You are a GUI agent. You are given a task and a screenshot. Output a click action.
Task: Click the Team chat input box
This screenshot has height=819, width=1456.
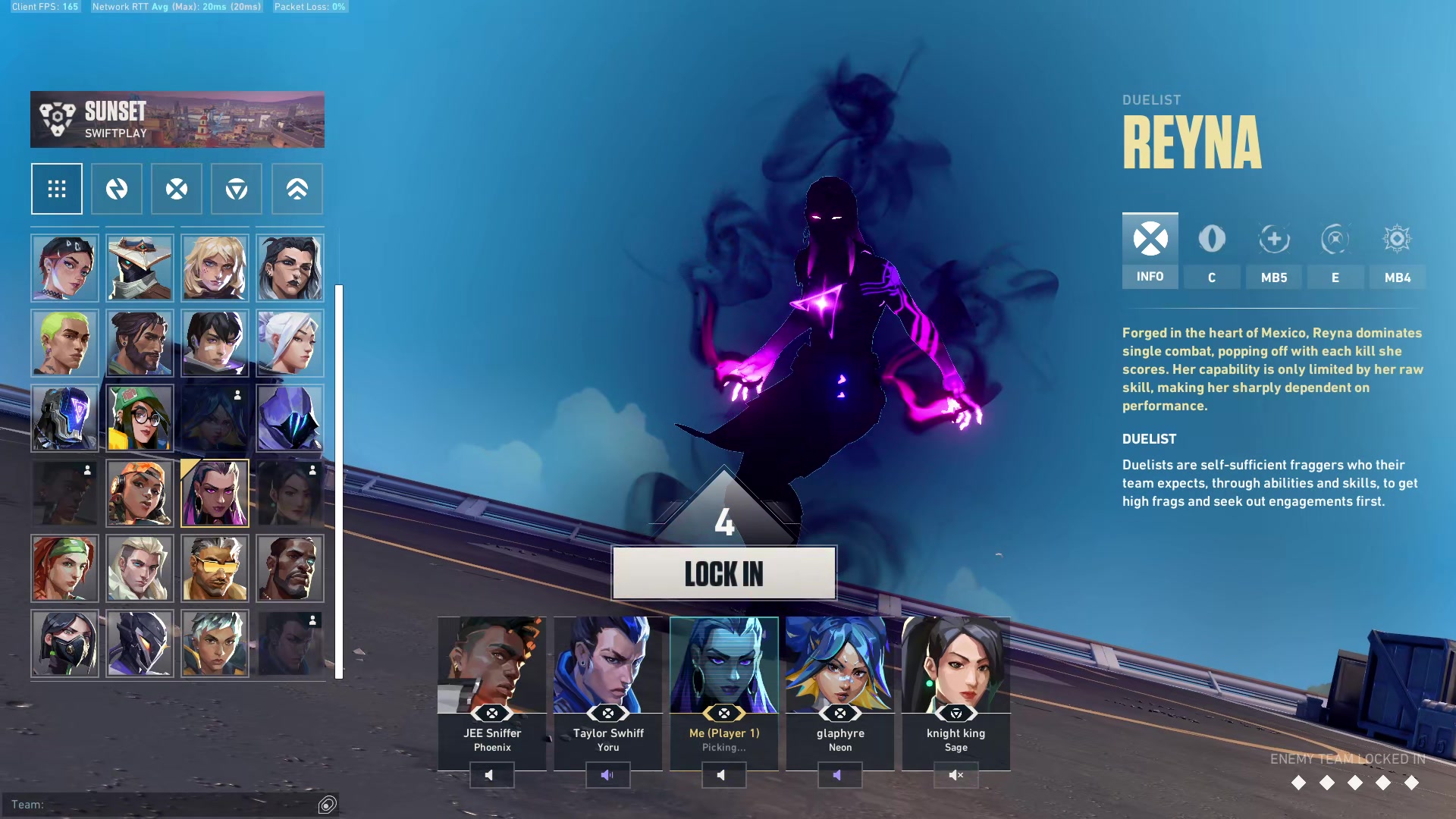coord(163,805)
